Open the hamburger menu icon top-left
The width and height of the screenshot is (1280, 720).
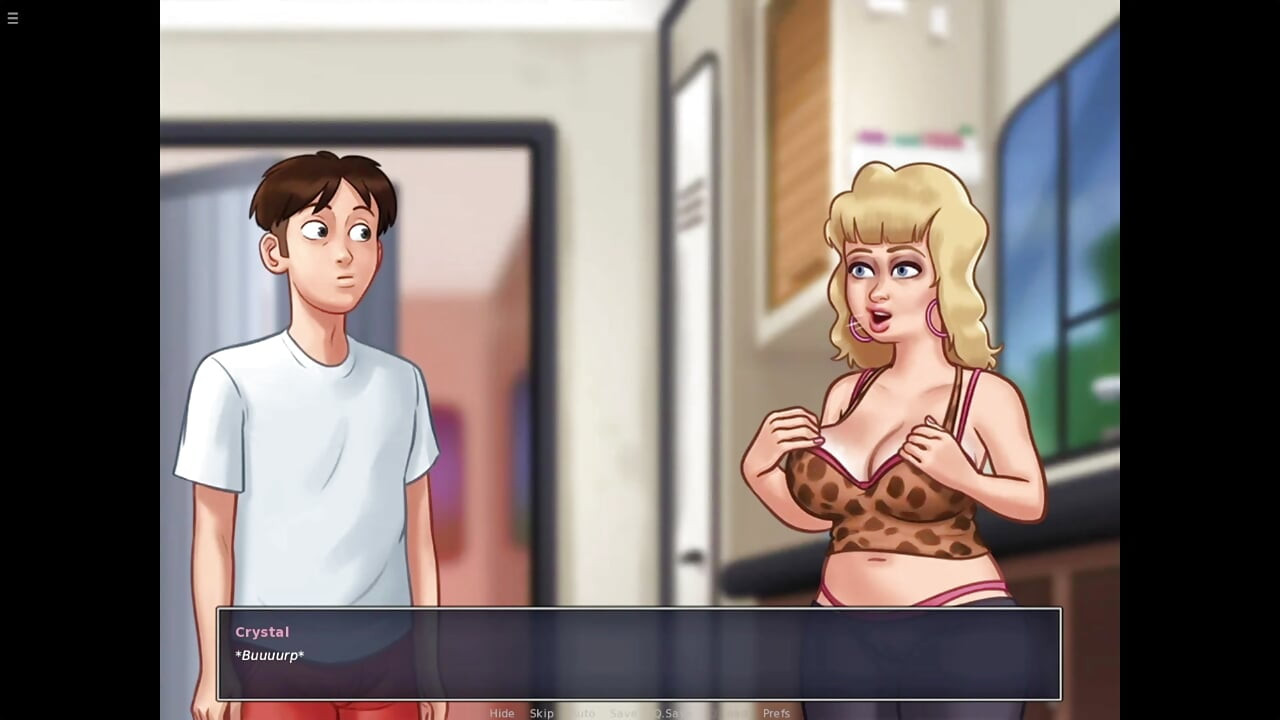coord(13,18)
